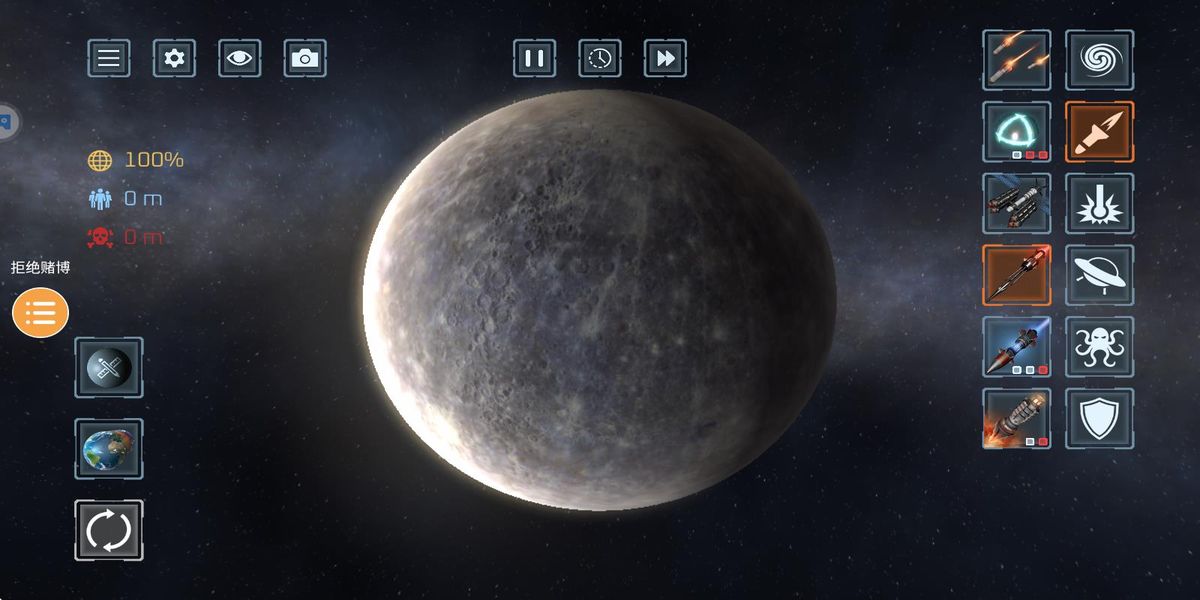Select the meteor shower weapon

1016,60
